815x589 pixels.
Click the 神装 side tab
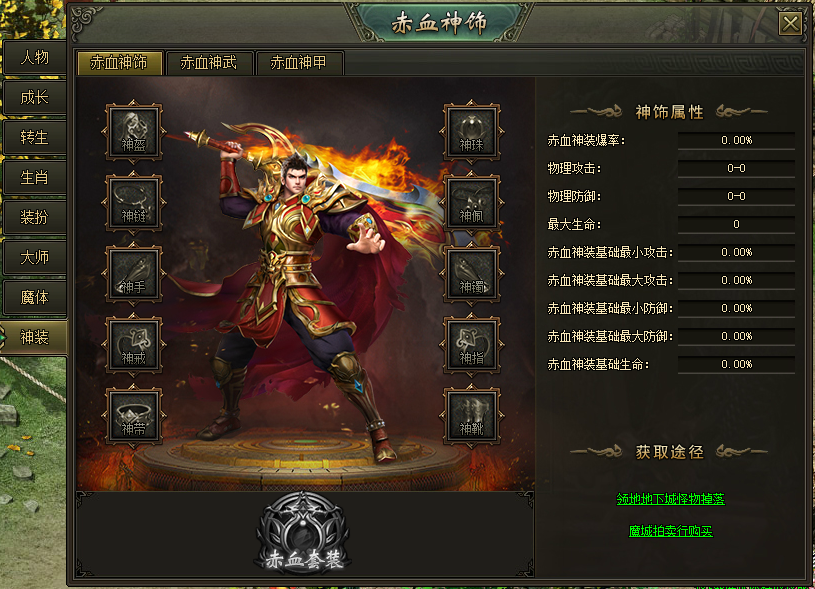coord(34,338)
